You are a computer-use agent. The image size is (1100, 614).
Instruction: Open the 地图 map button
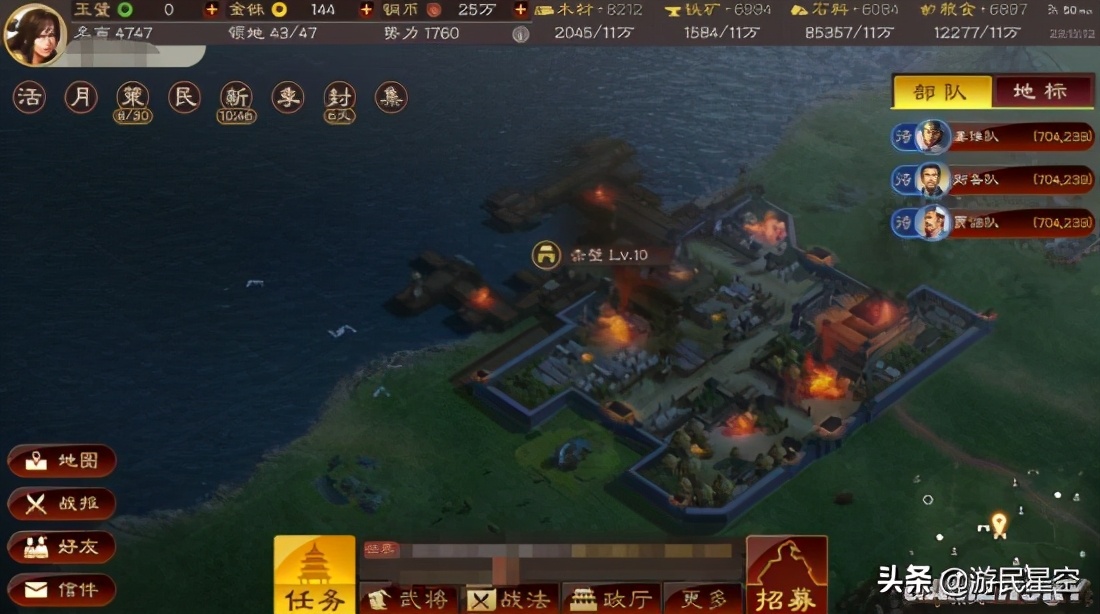[62, 461]
